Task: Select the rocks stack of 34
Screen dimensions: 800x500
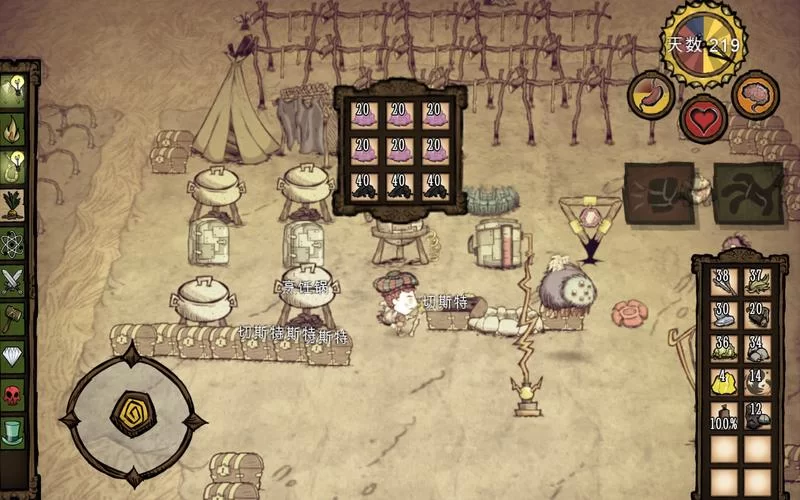Action: click(757, 349)
